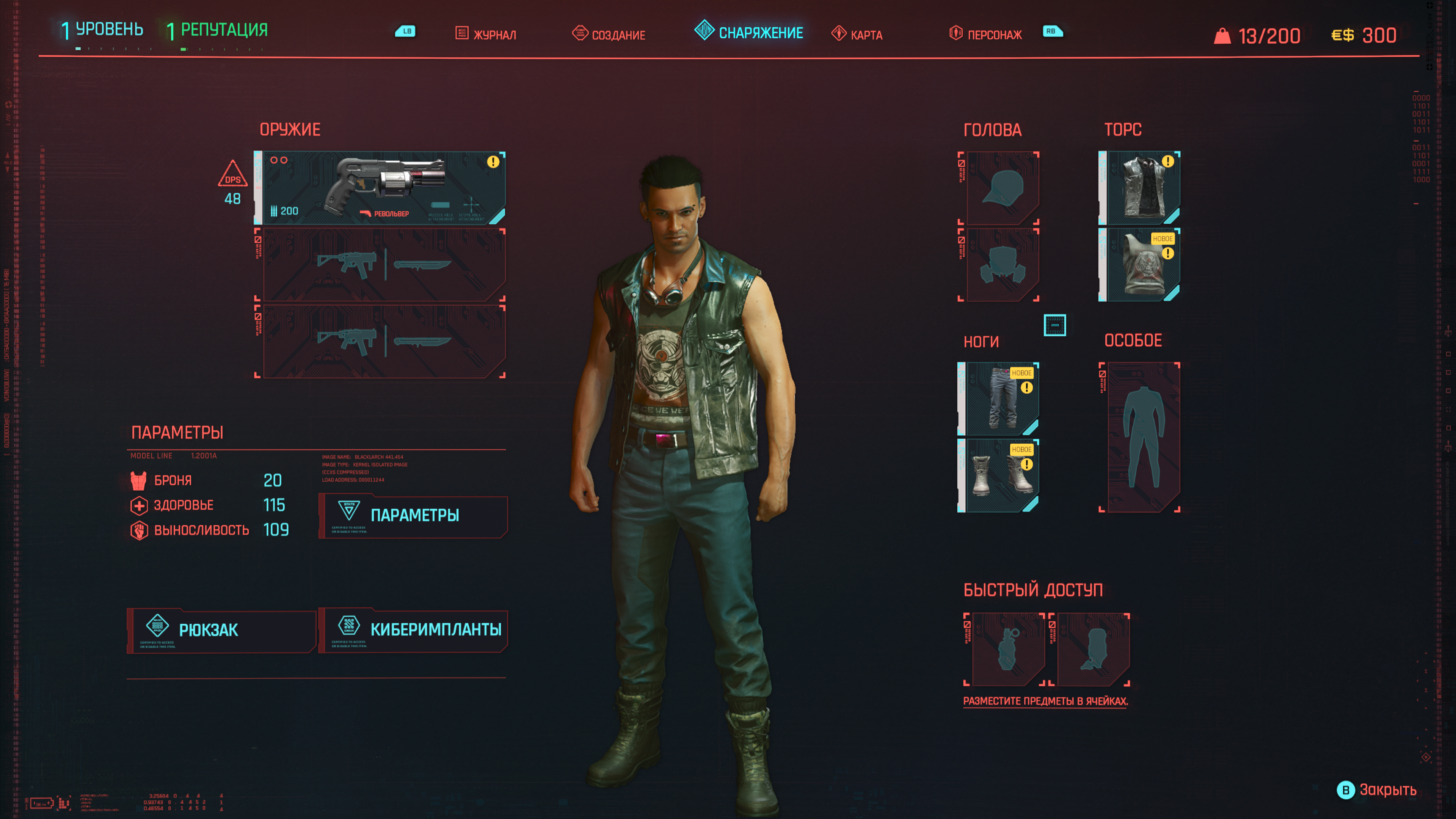The width and height of the screenshot is (1456, 819).
Task: Switch to the Журнал tab
Action: [486, 34]
